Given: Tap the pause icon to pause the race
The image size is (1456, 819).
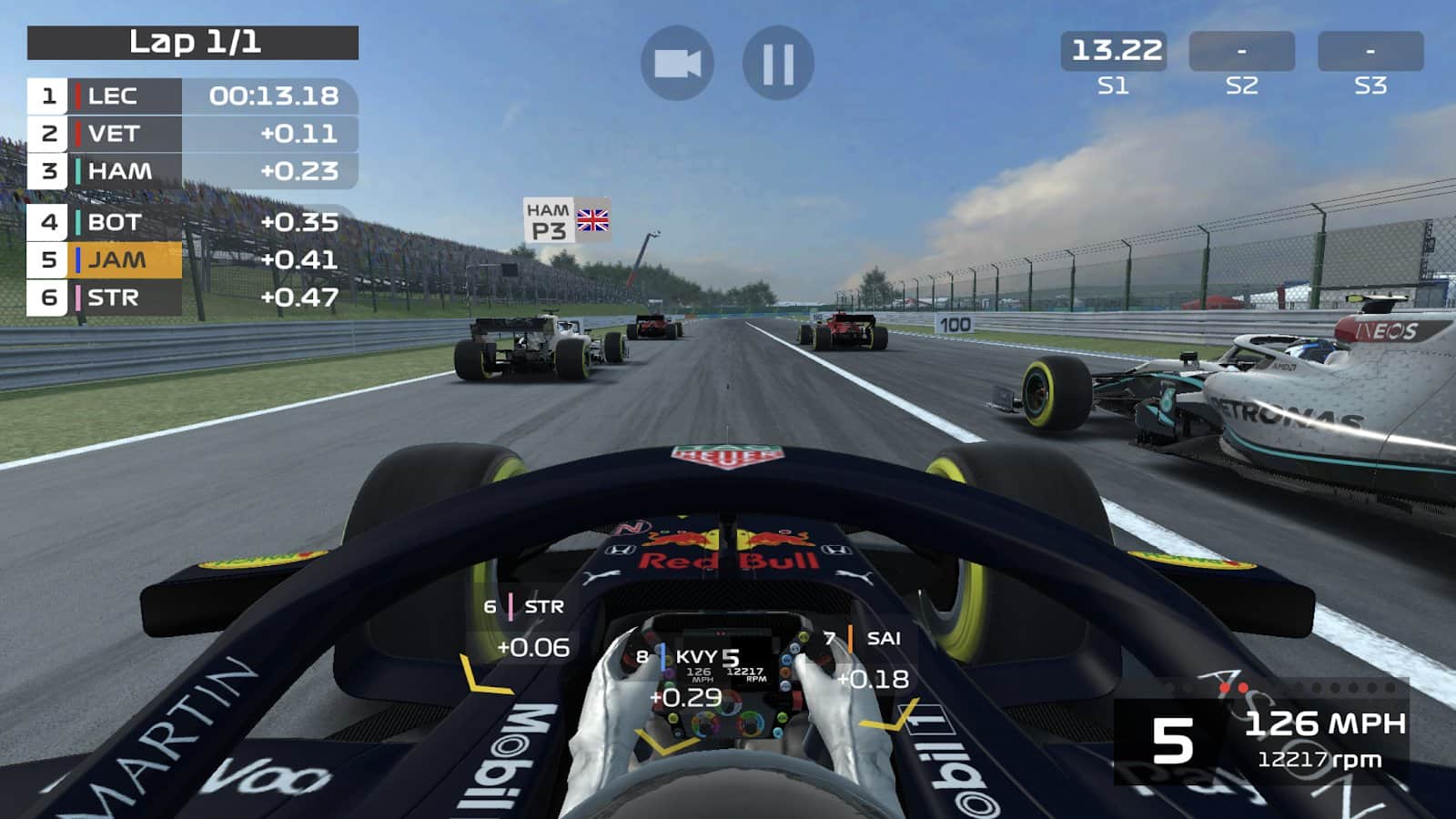Looking at the screenshot, I should point(780,62).
